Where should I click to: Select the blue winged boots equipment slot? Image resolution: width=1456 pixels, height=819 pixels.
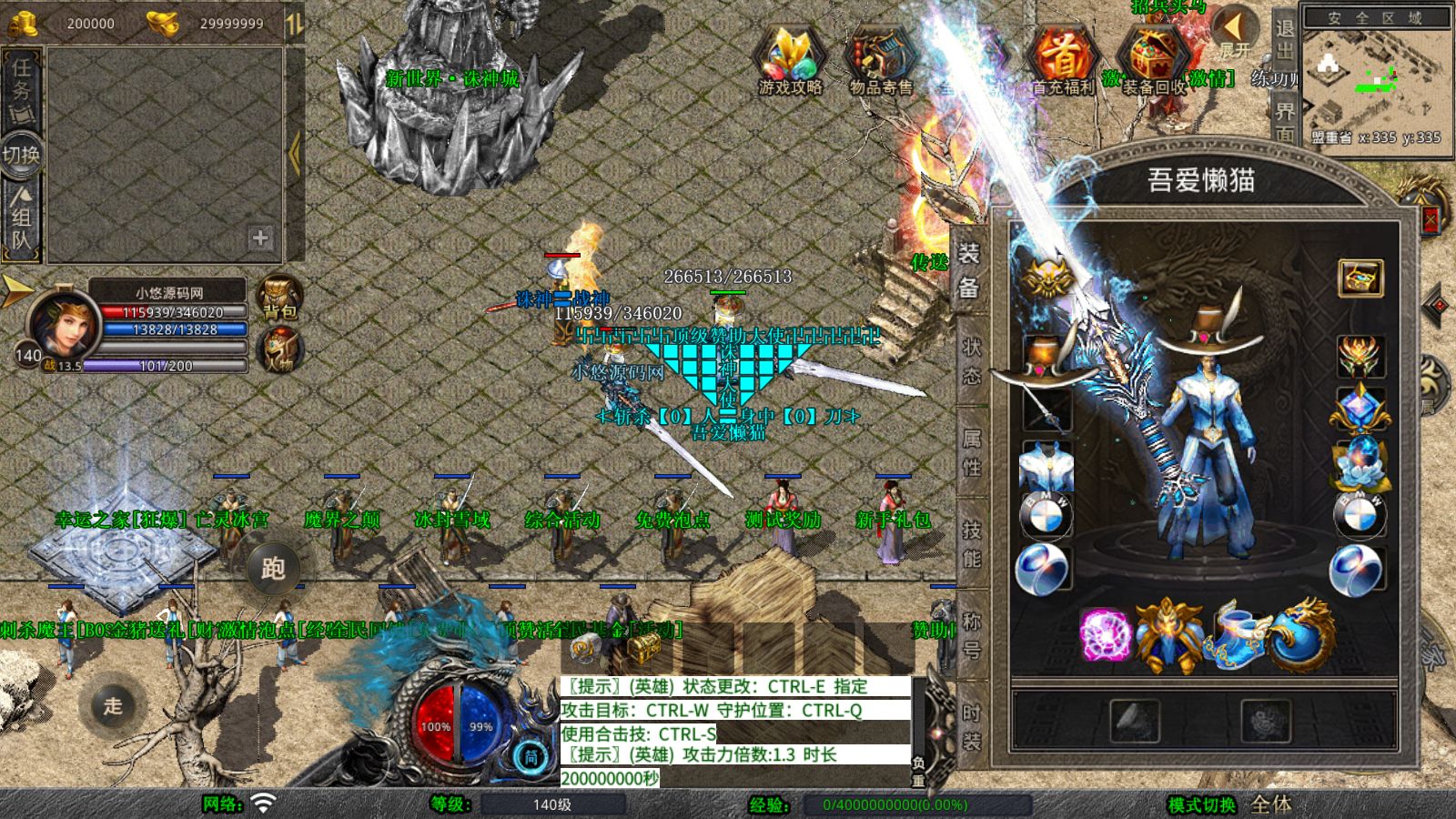(1236, 632)
